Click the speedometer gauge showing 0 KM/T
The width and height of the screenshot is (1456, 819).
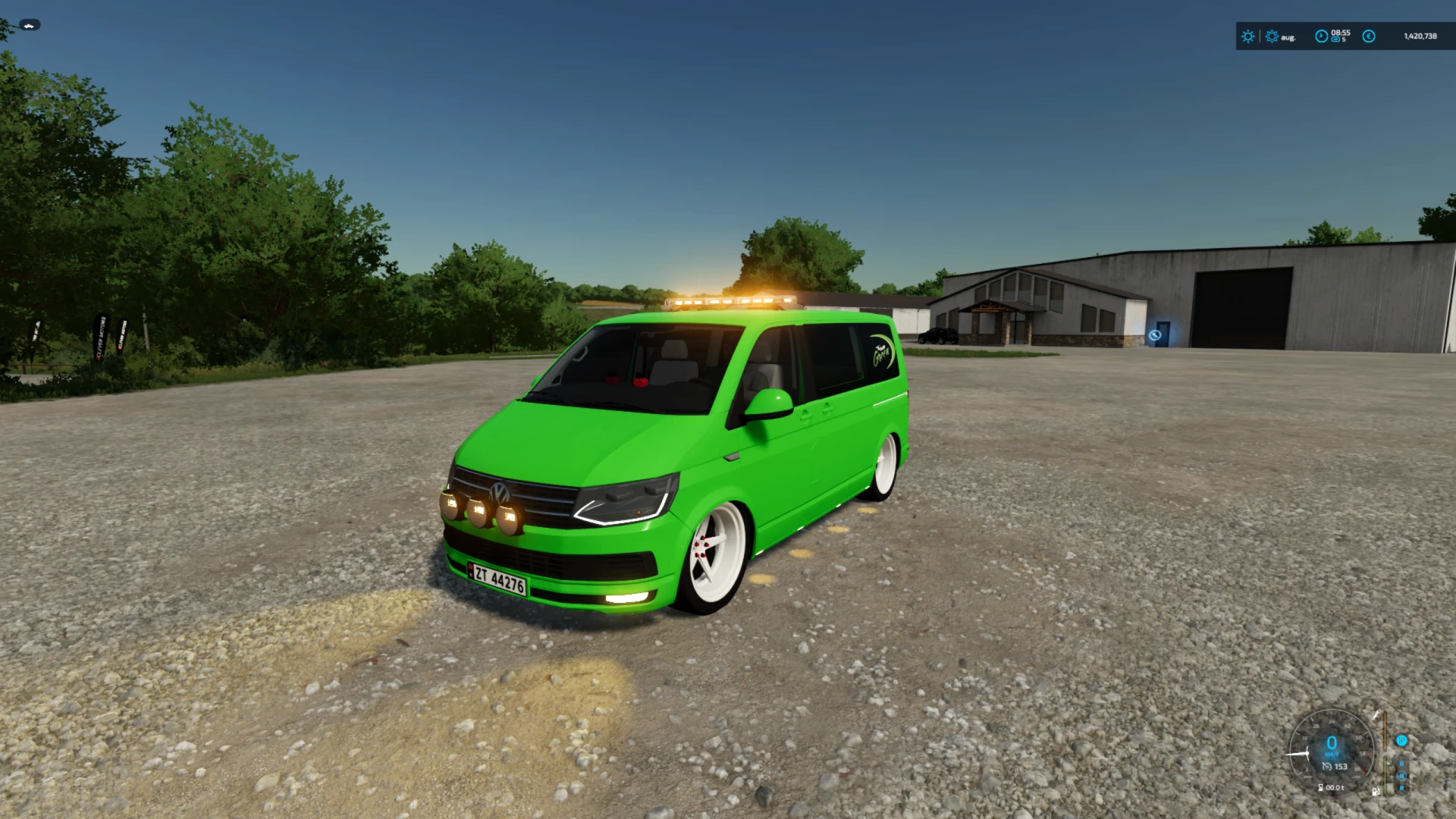[x=1331, y=743]
